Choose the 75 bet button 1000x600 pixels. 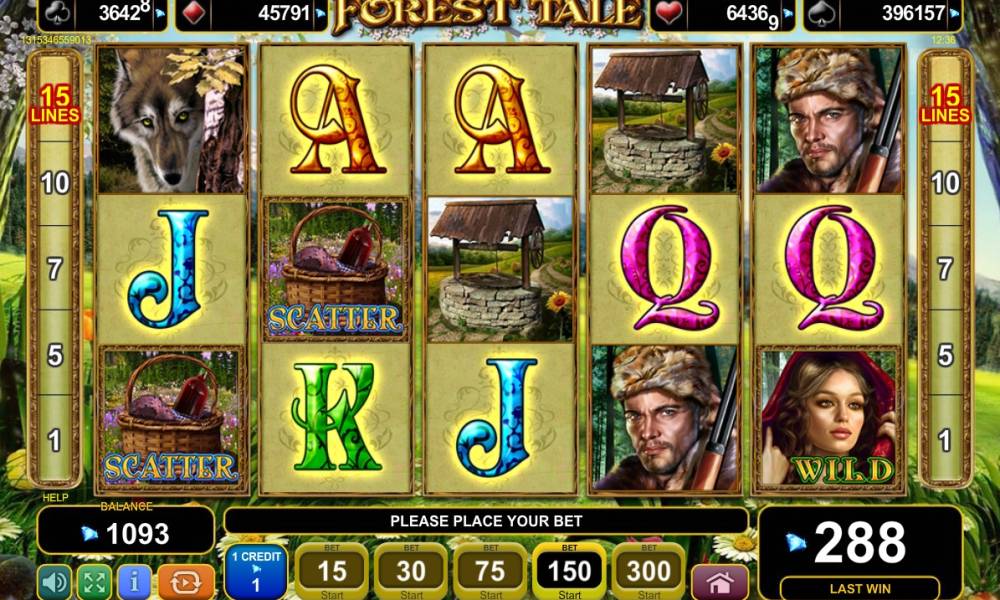click(x=490, y=572)
